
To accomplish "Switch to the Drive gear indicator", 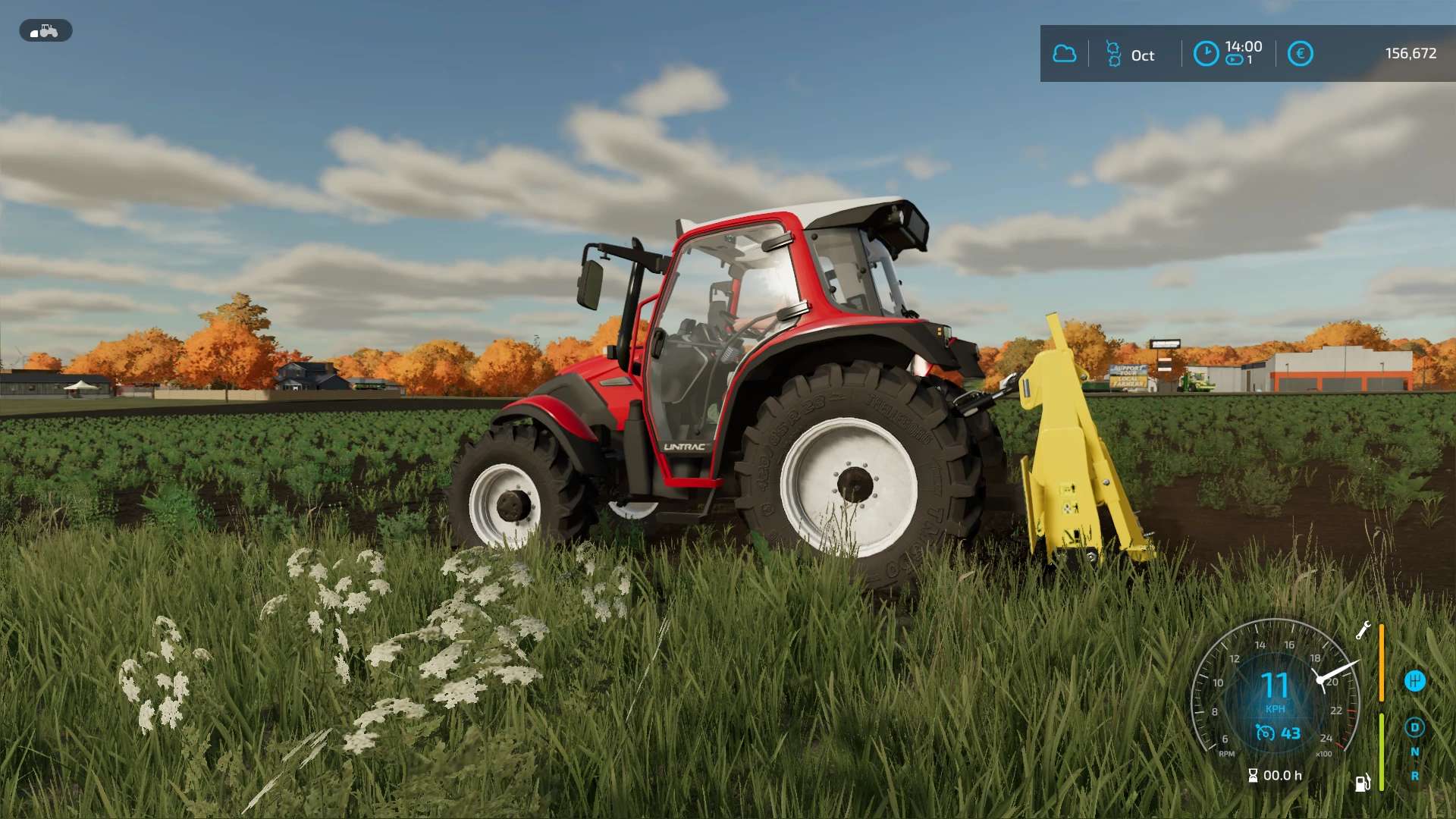I will 1414,728.
